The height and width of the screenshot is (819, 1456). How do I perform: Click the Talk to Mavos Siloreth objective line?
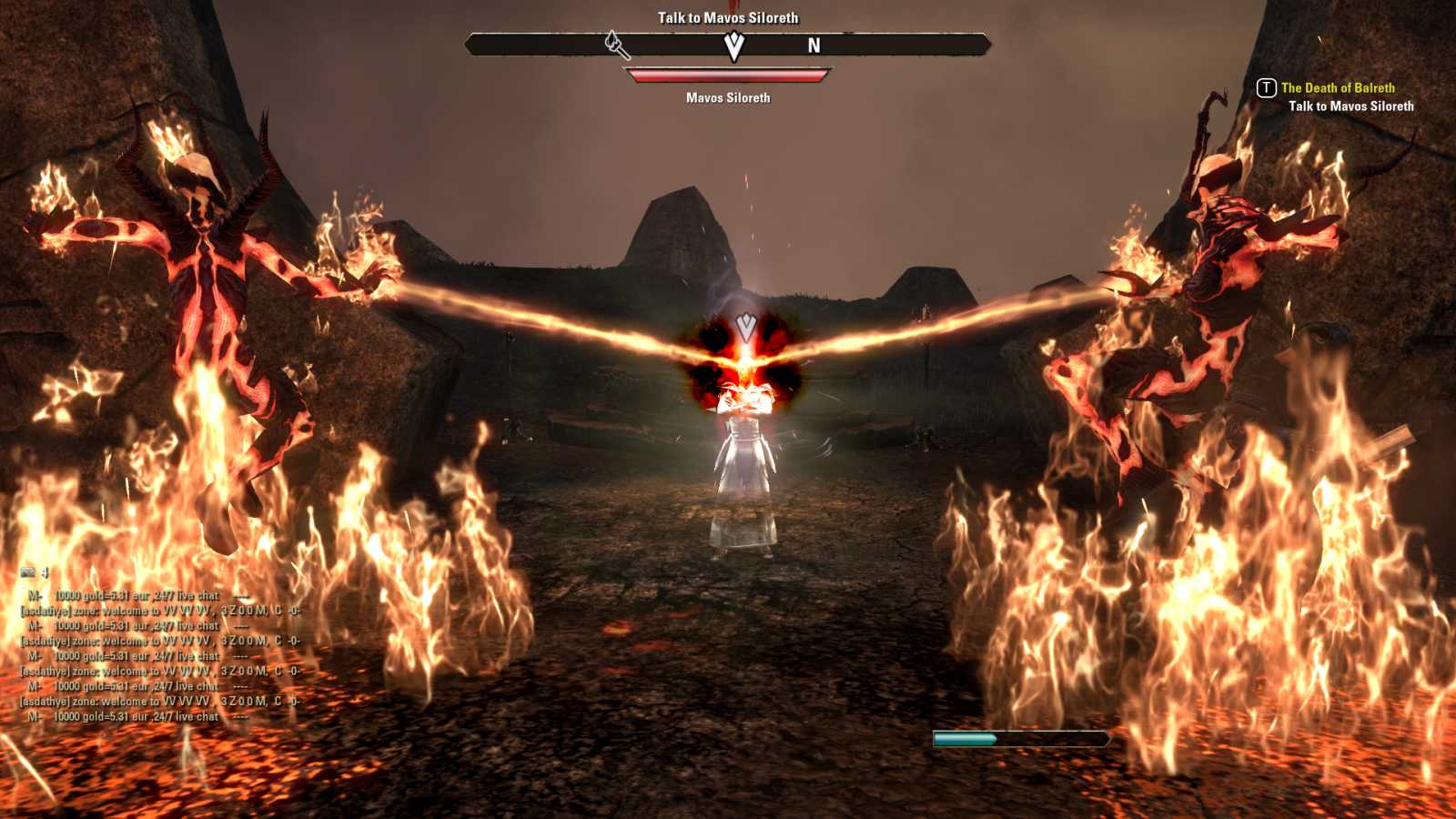(x=1350, y=106)
